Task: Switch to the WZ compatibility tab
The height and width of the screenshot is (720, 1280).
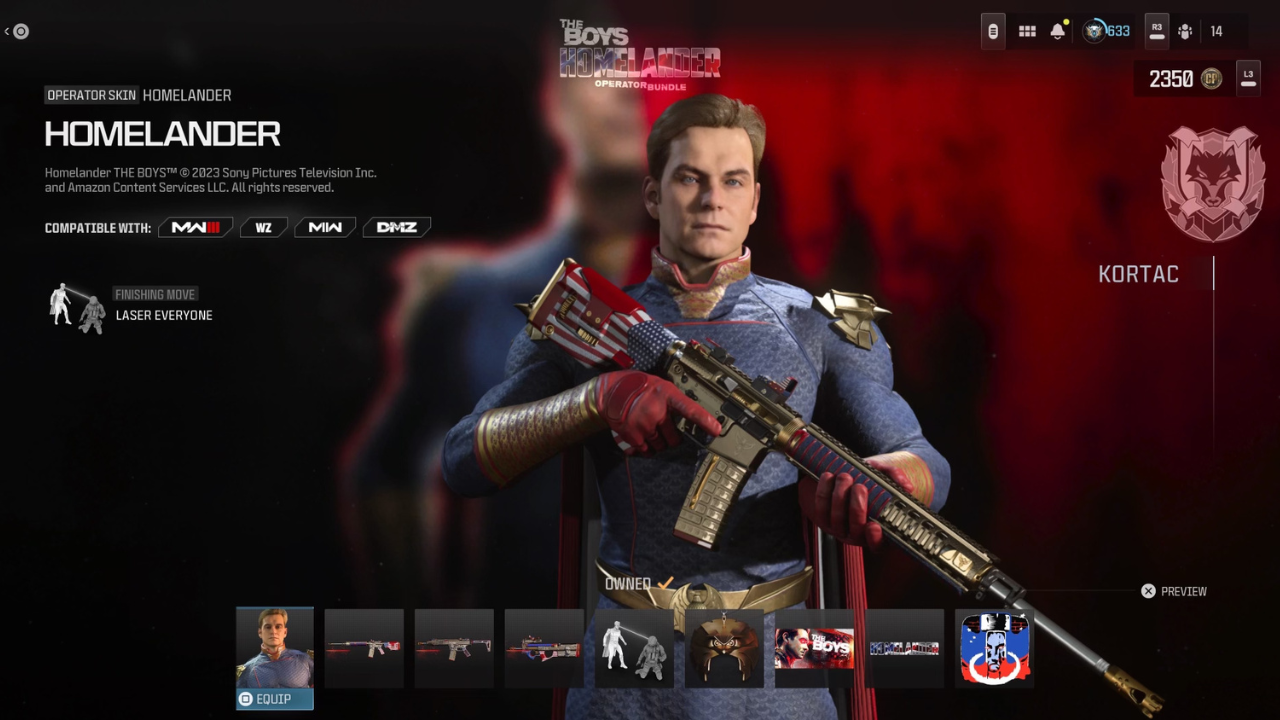Action: (x=263, y=227)
